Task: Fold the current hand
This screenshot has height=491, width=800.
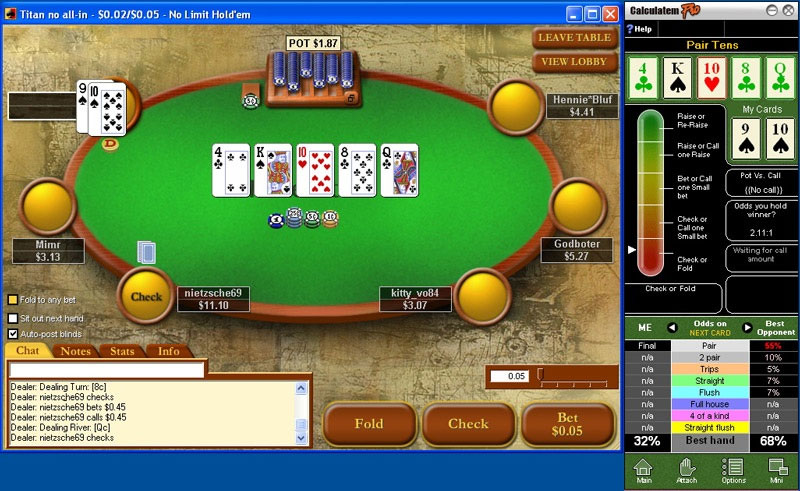Action: (369, 424)
